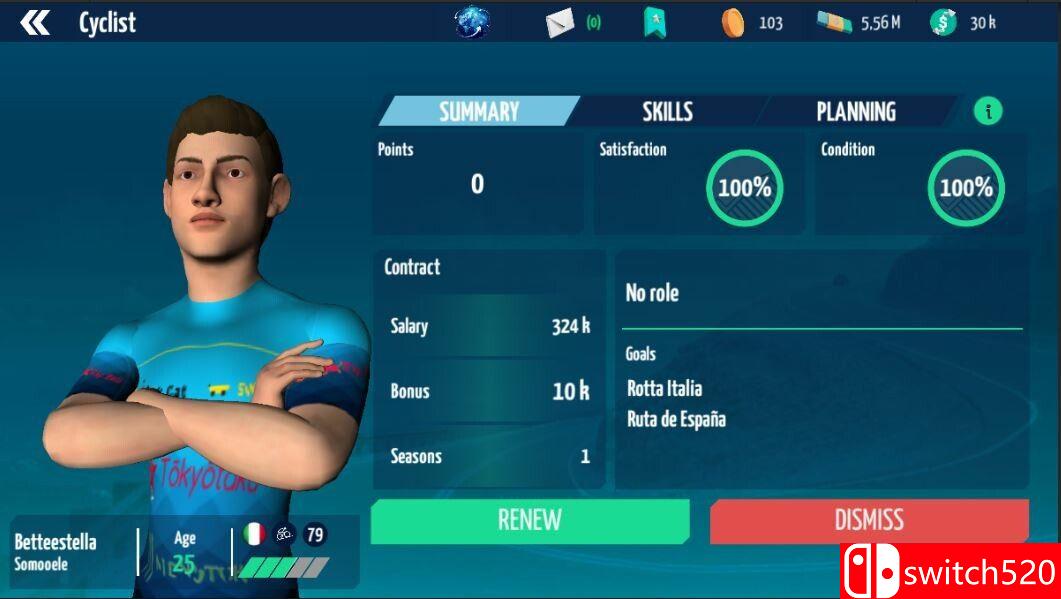Select the Ruta de España goal
This screenshot has width=1061, height=599.
coord(676,419)
